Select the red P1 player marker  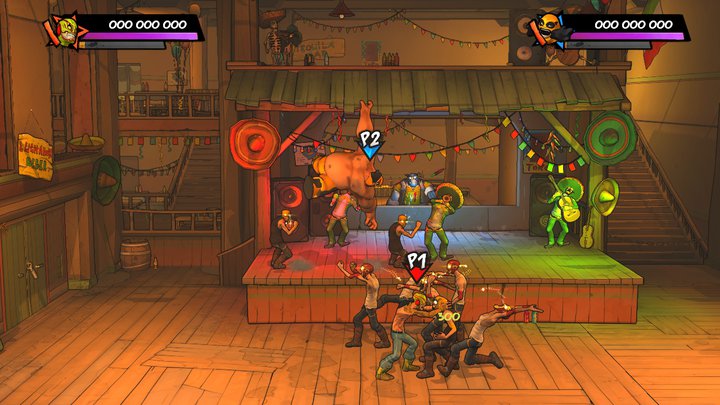coord(417,267)
